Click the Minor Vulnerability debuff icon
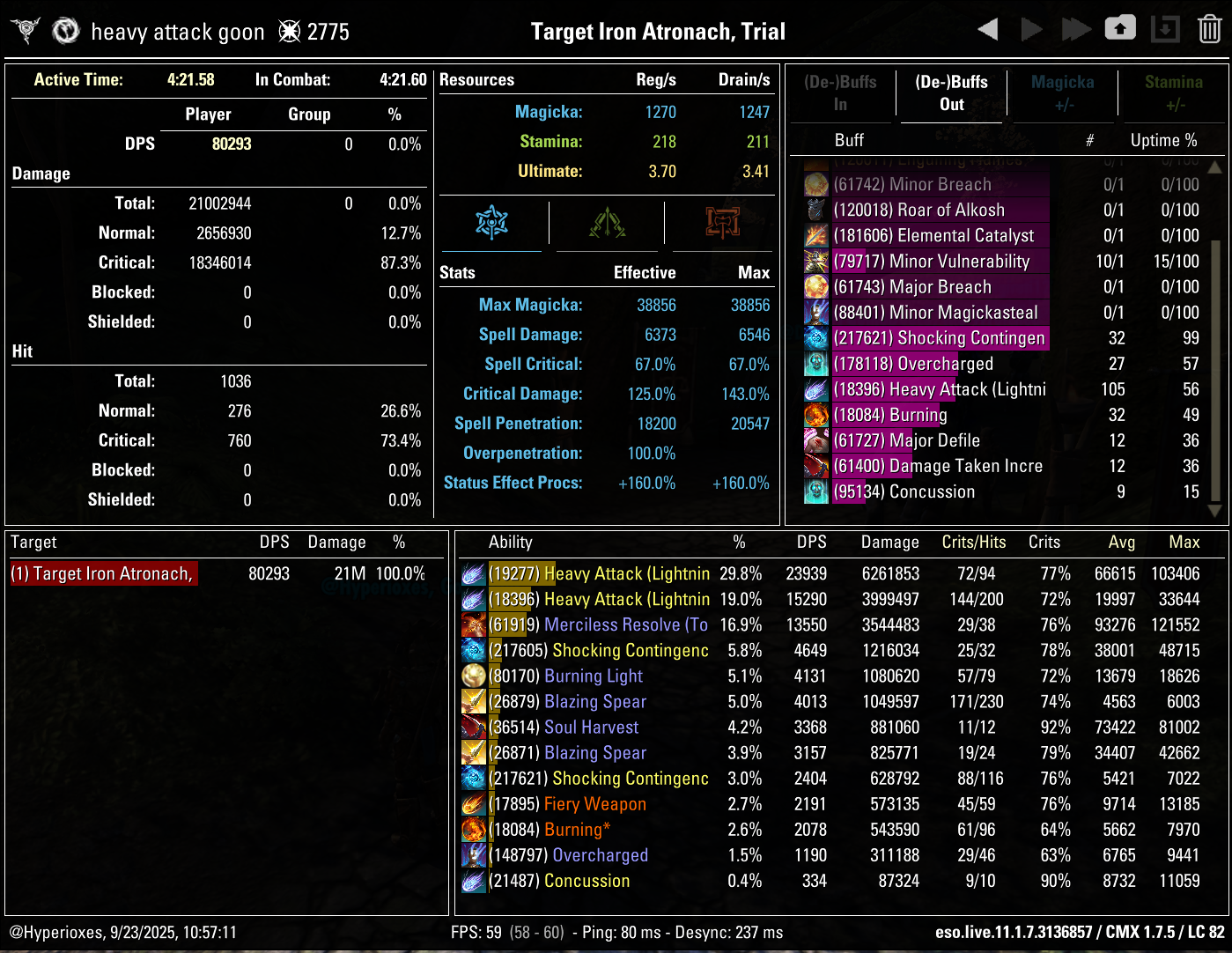The image size is (1232, 953). point(815,261)
